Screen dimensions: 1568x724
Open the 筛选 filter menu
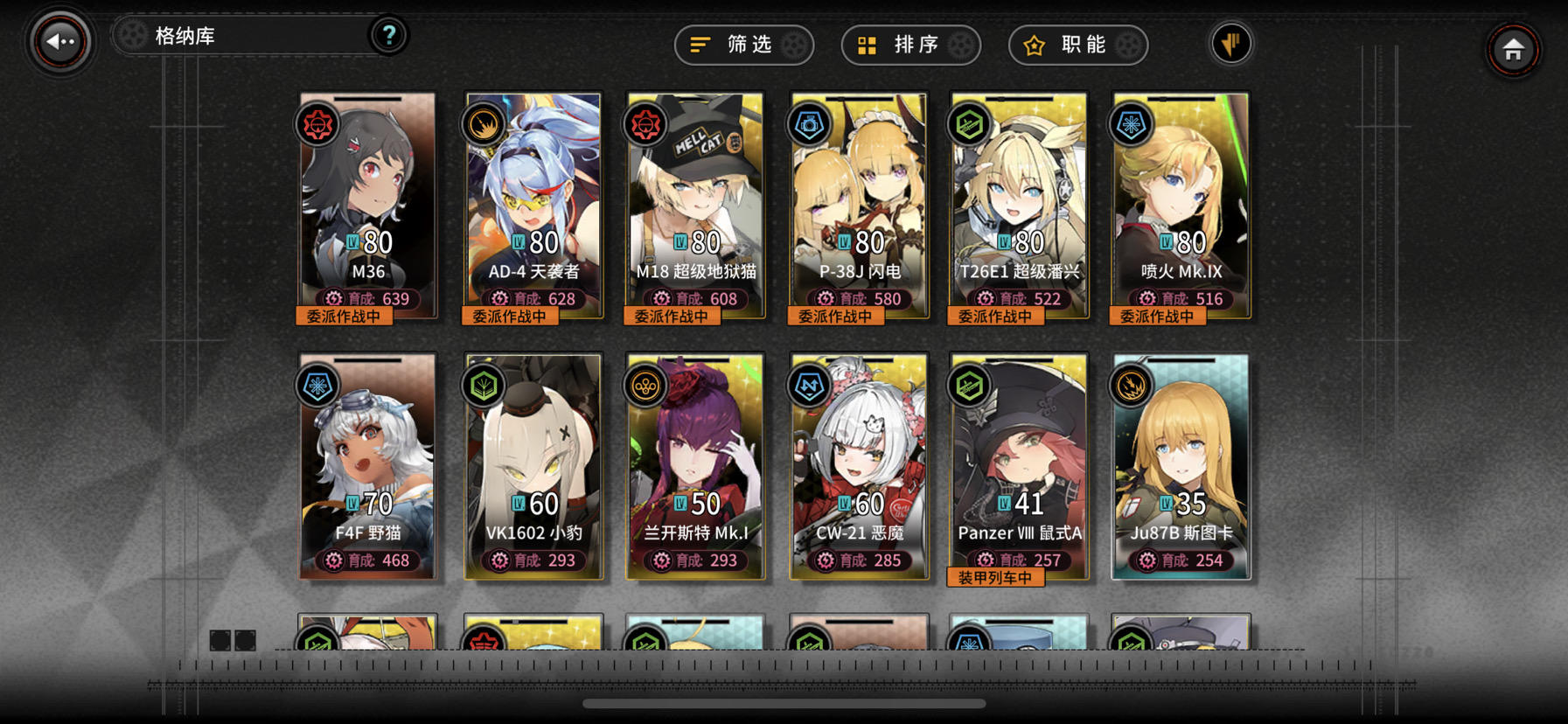tap(742, 45)
